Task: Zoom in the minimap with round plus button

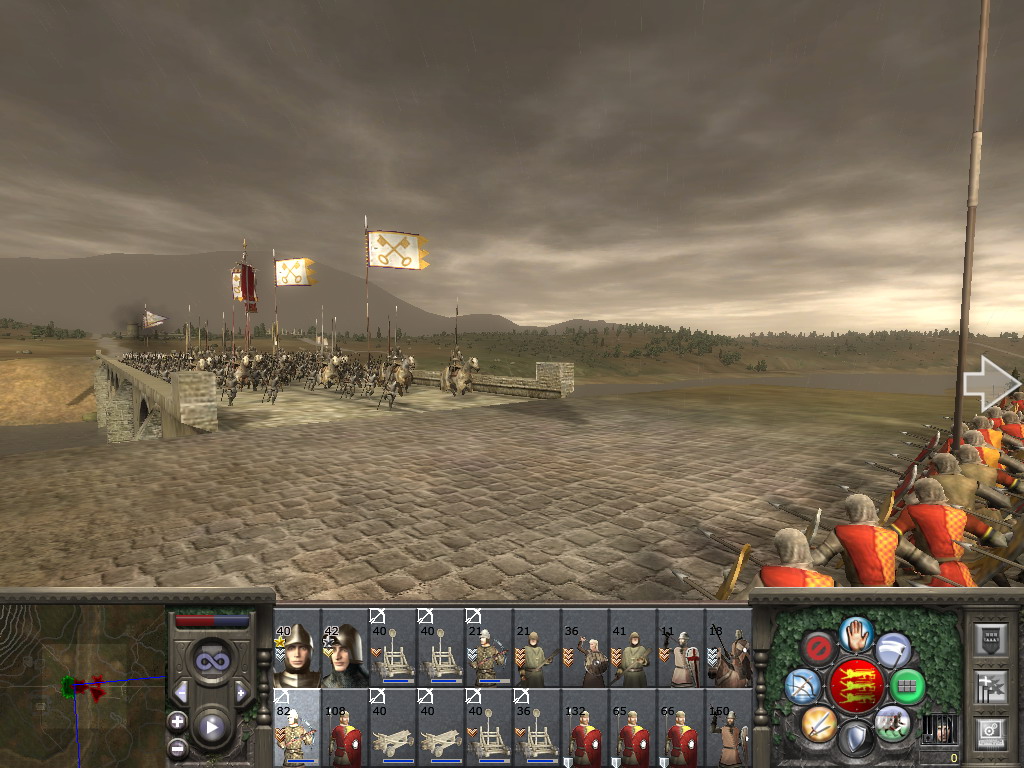Action: pyautogui.click(x=178, y=721)
